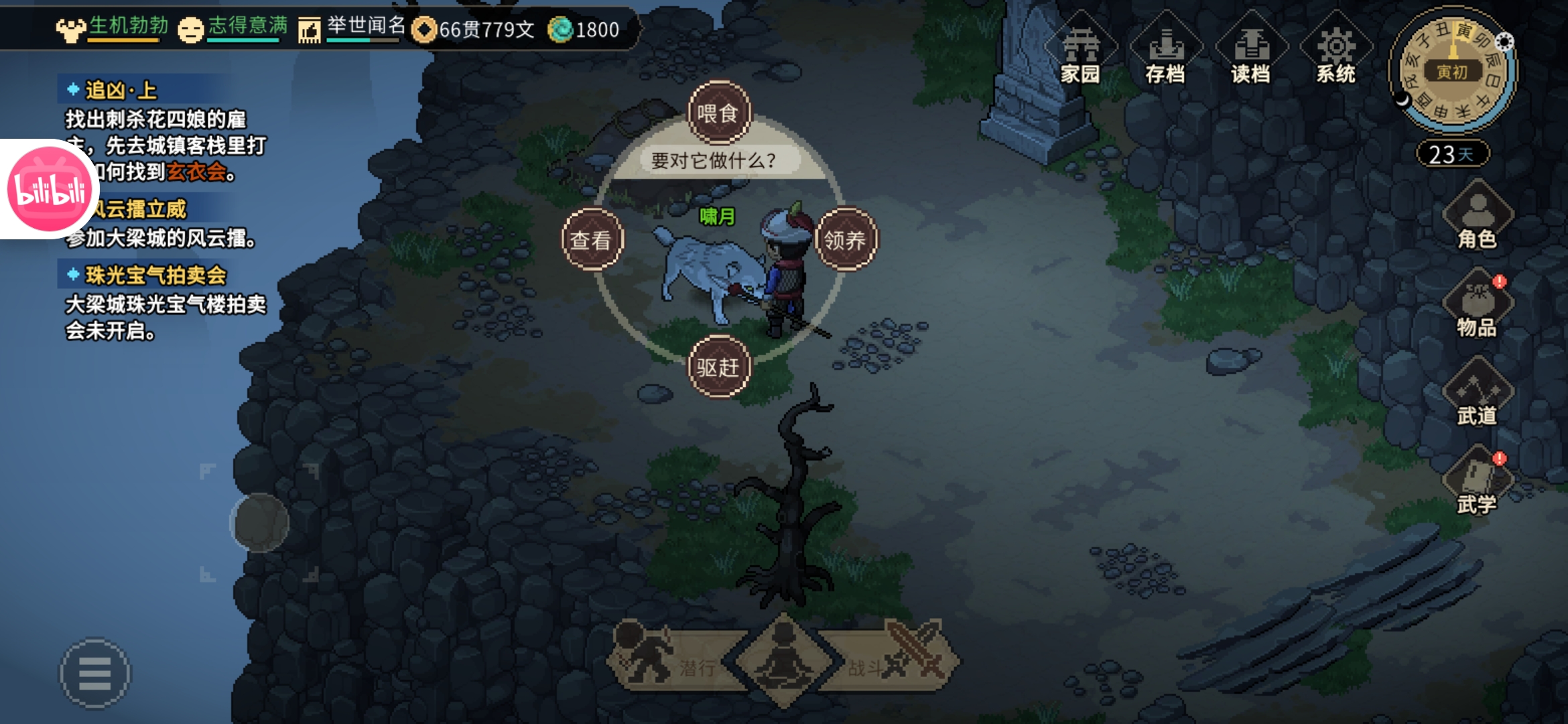
Task: Open the round hamburger menu button
Action: point(95,673)
